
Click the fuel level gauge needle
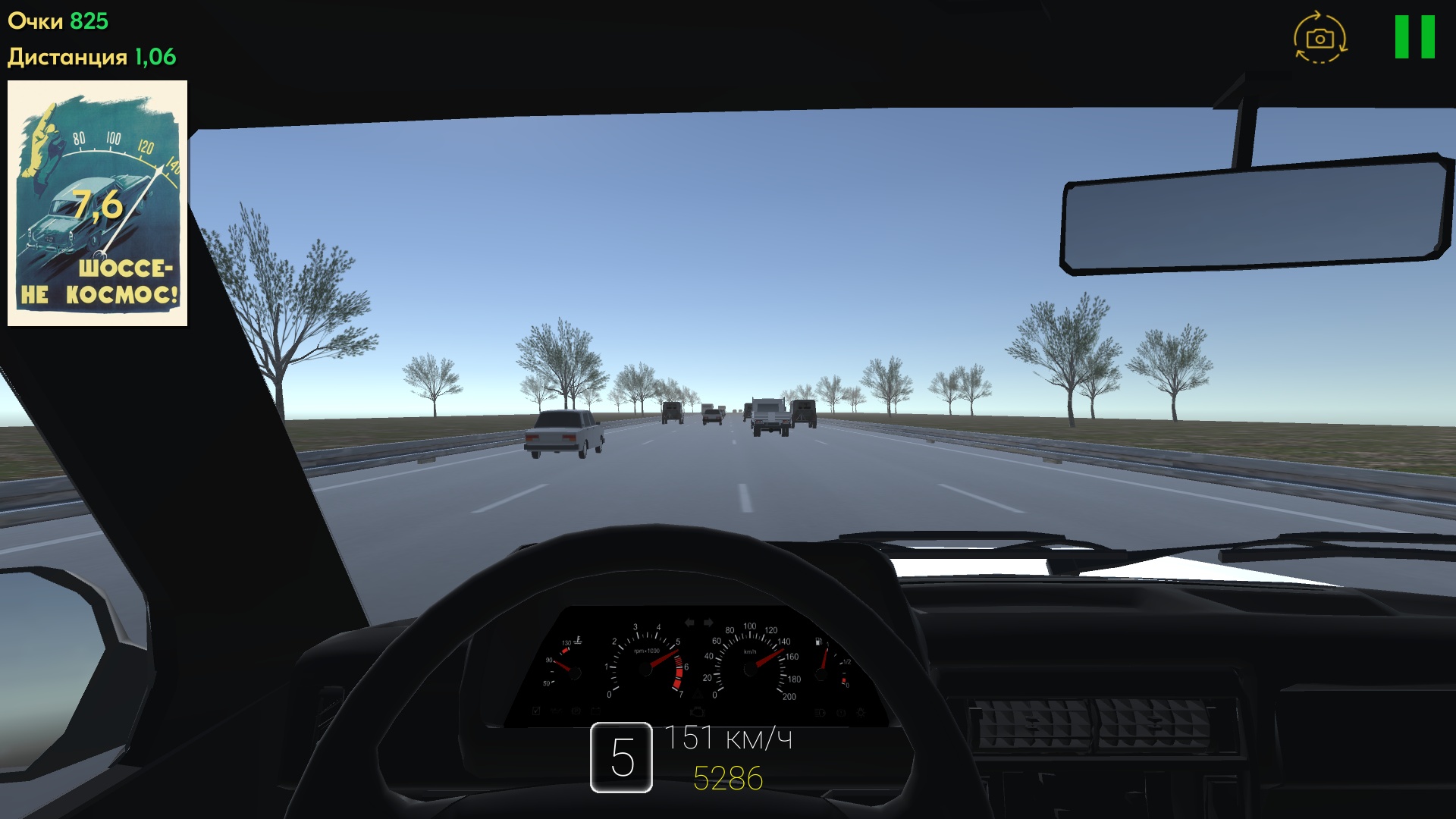[825, 657]
